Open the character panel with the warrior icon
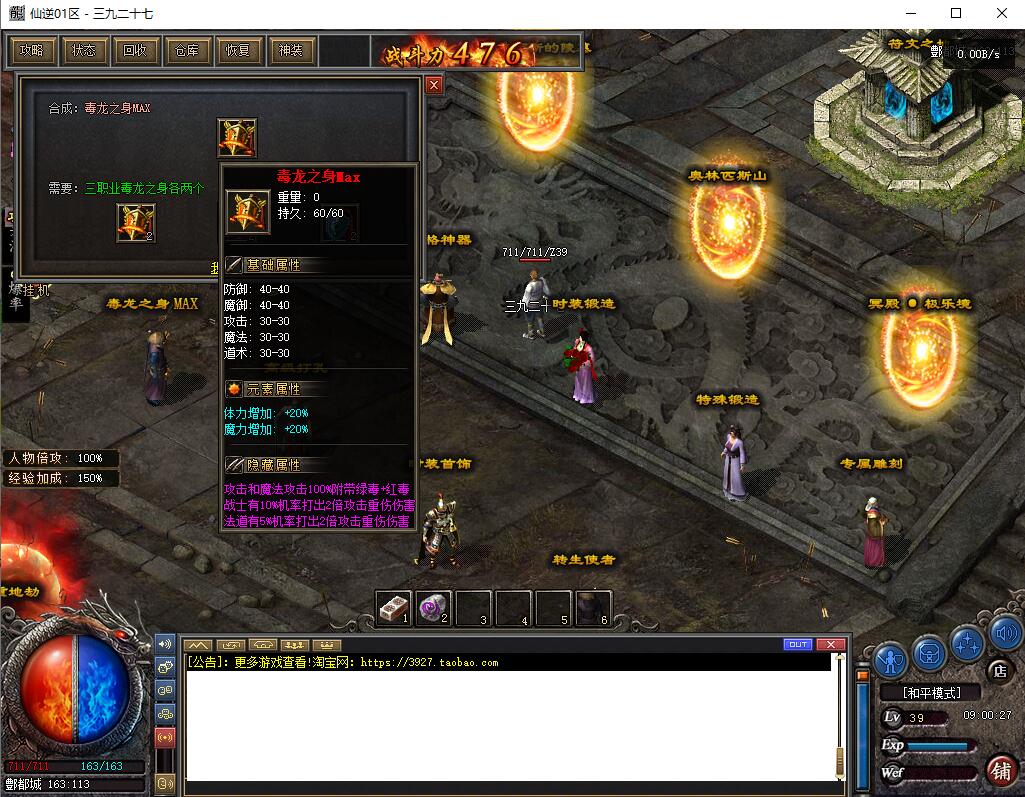The height and width of the screenshot is (797, 1025). (891, 659)
